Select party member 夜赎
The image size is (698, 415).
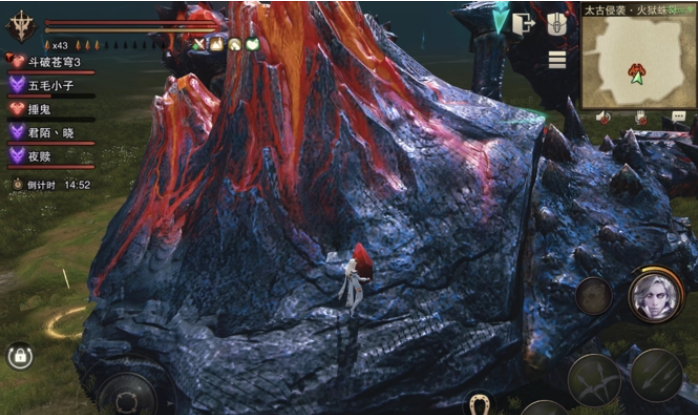tap(40, 154)
